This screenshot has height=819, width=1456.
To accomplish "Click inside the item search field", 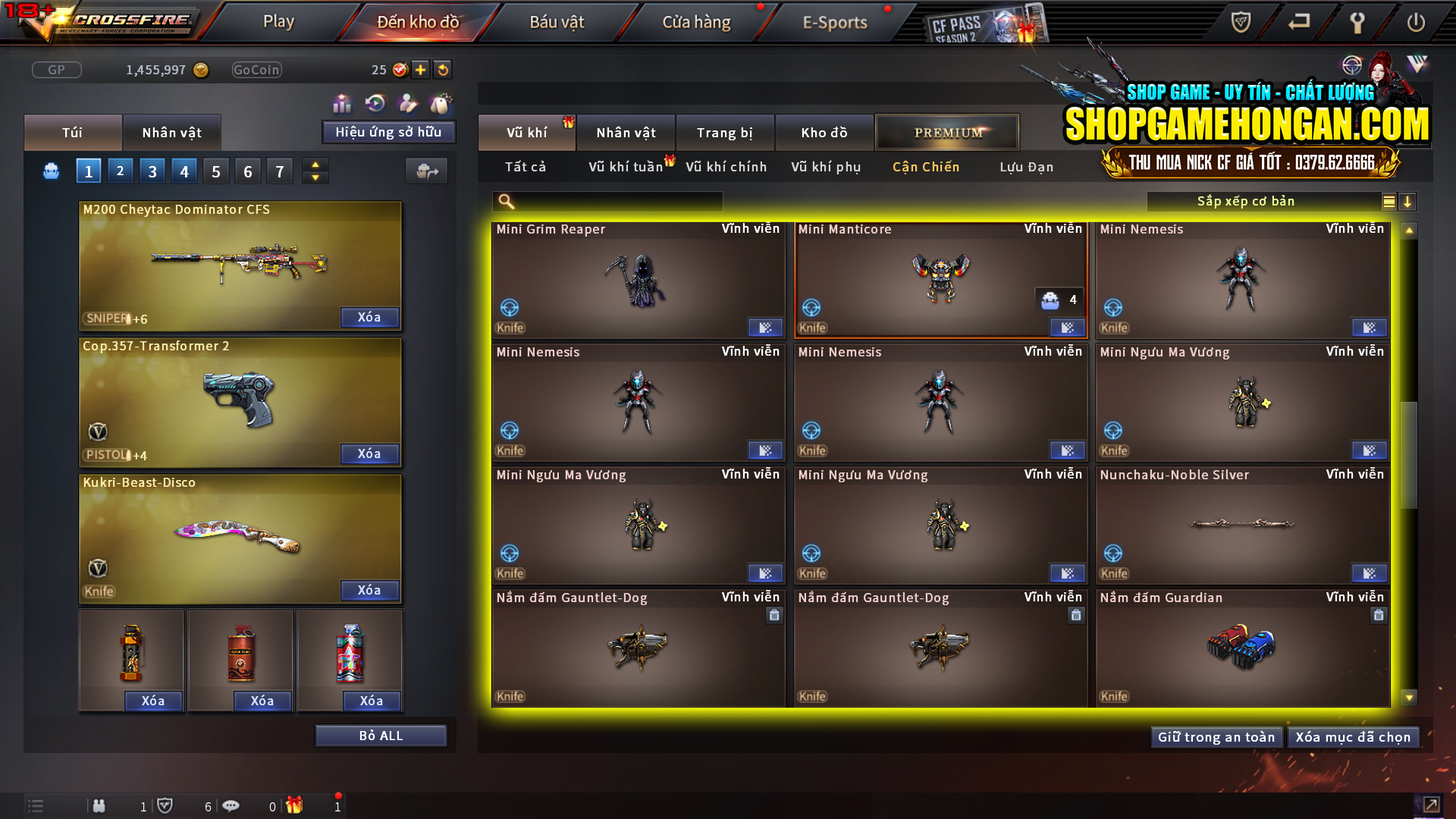I will click(x=607, y=201).
